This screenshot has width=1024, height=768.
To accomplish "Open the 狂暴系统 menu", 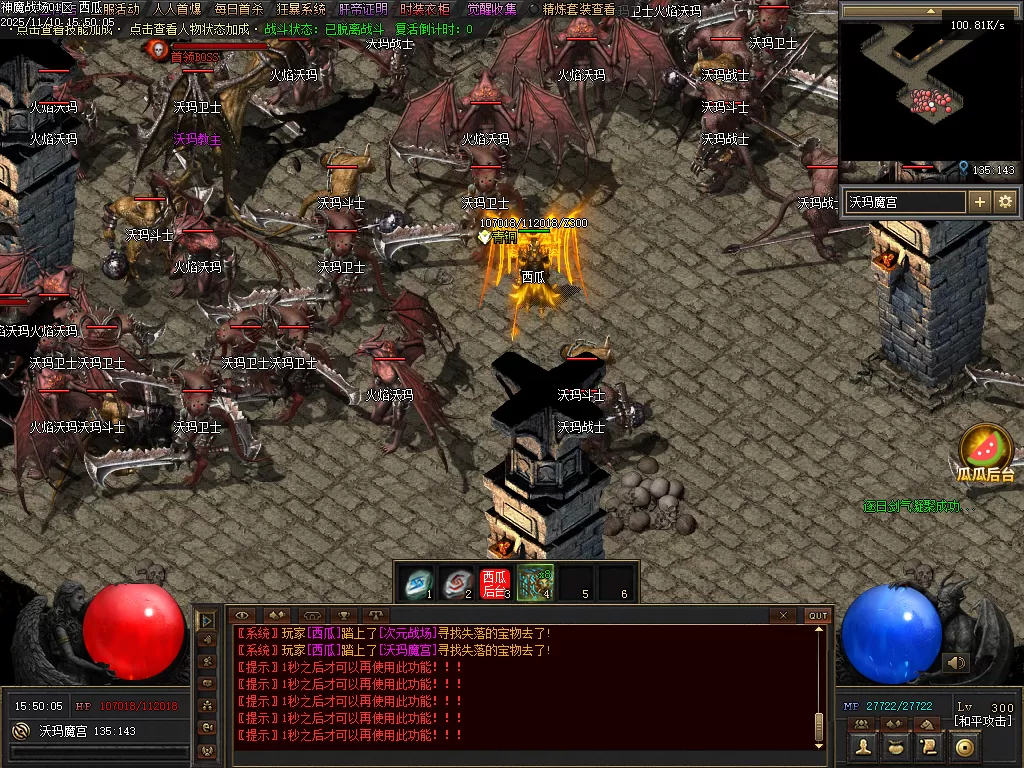I will click(x=301, y=9).
